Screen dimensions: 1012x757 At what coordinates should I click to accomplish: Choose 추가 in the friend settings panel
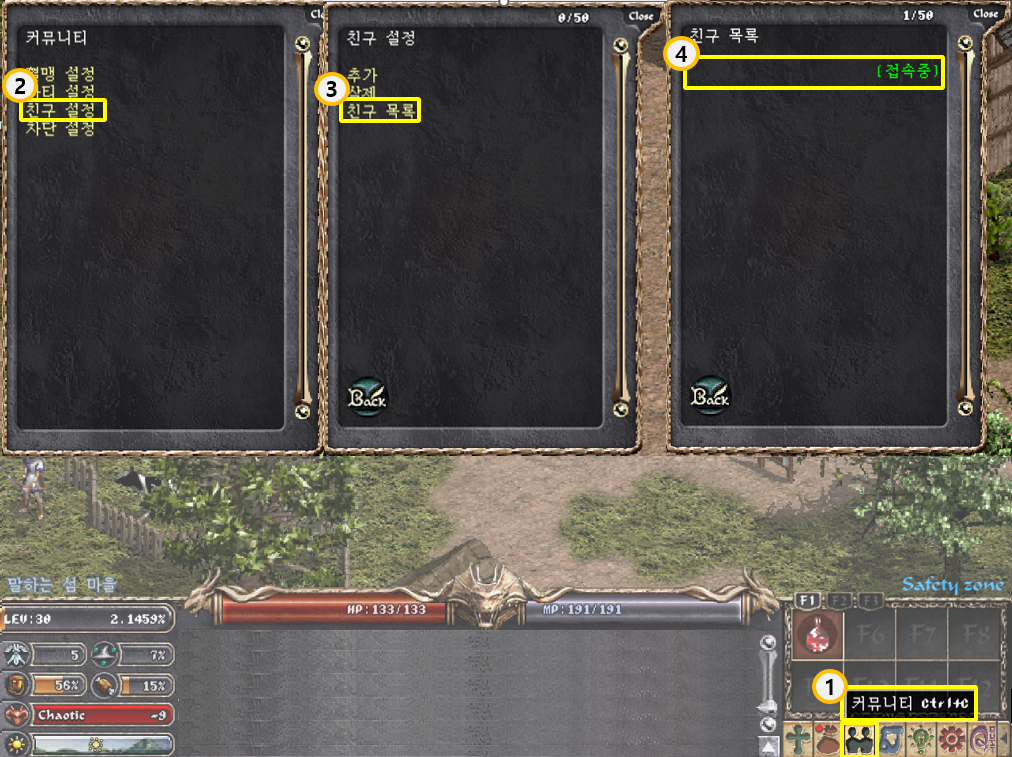click(x=362, y=75)
